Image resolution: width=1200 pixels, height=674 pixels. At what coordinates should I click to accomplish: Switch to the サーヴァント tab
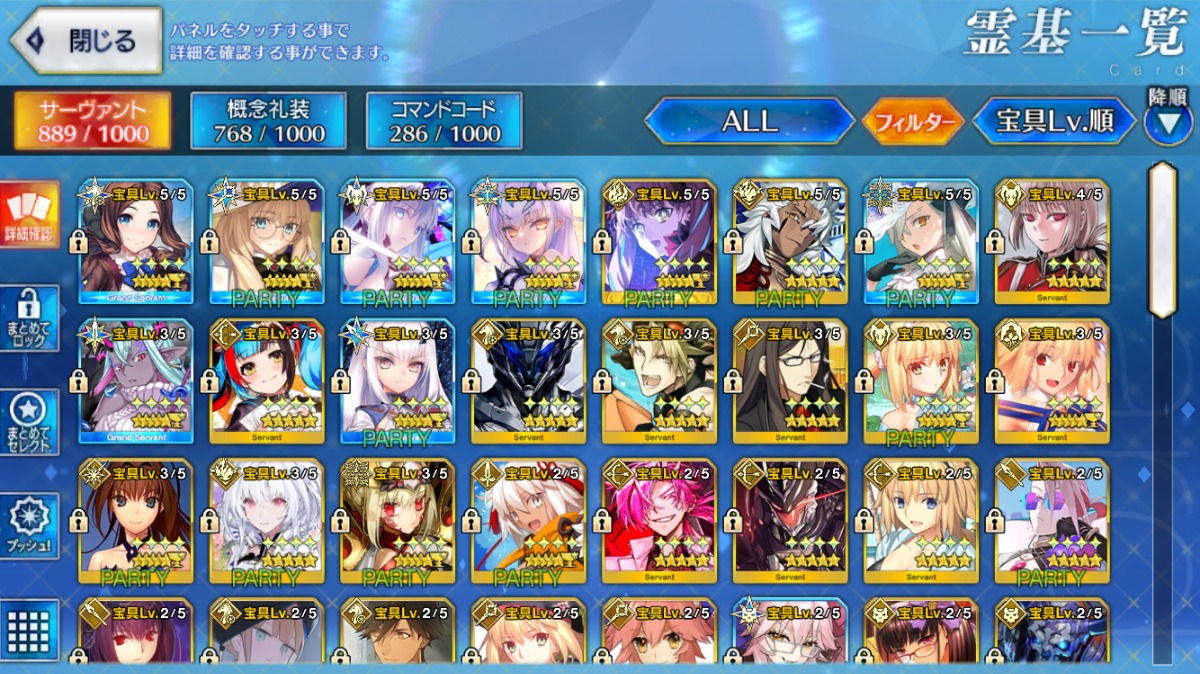coord(91,121)
